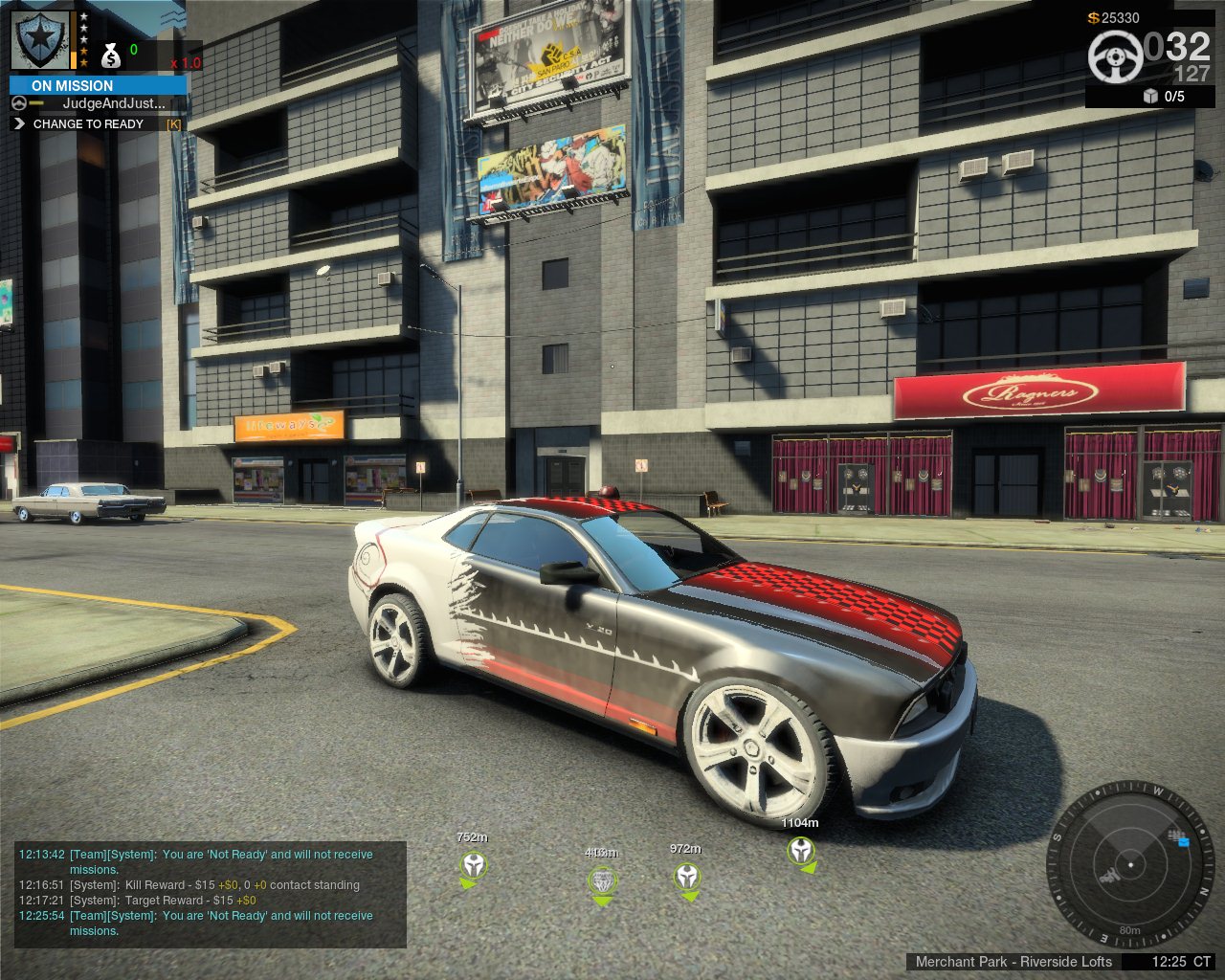Activate the Change to Ready option
The image size is (1225, 980).
click(88, 123)
